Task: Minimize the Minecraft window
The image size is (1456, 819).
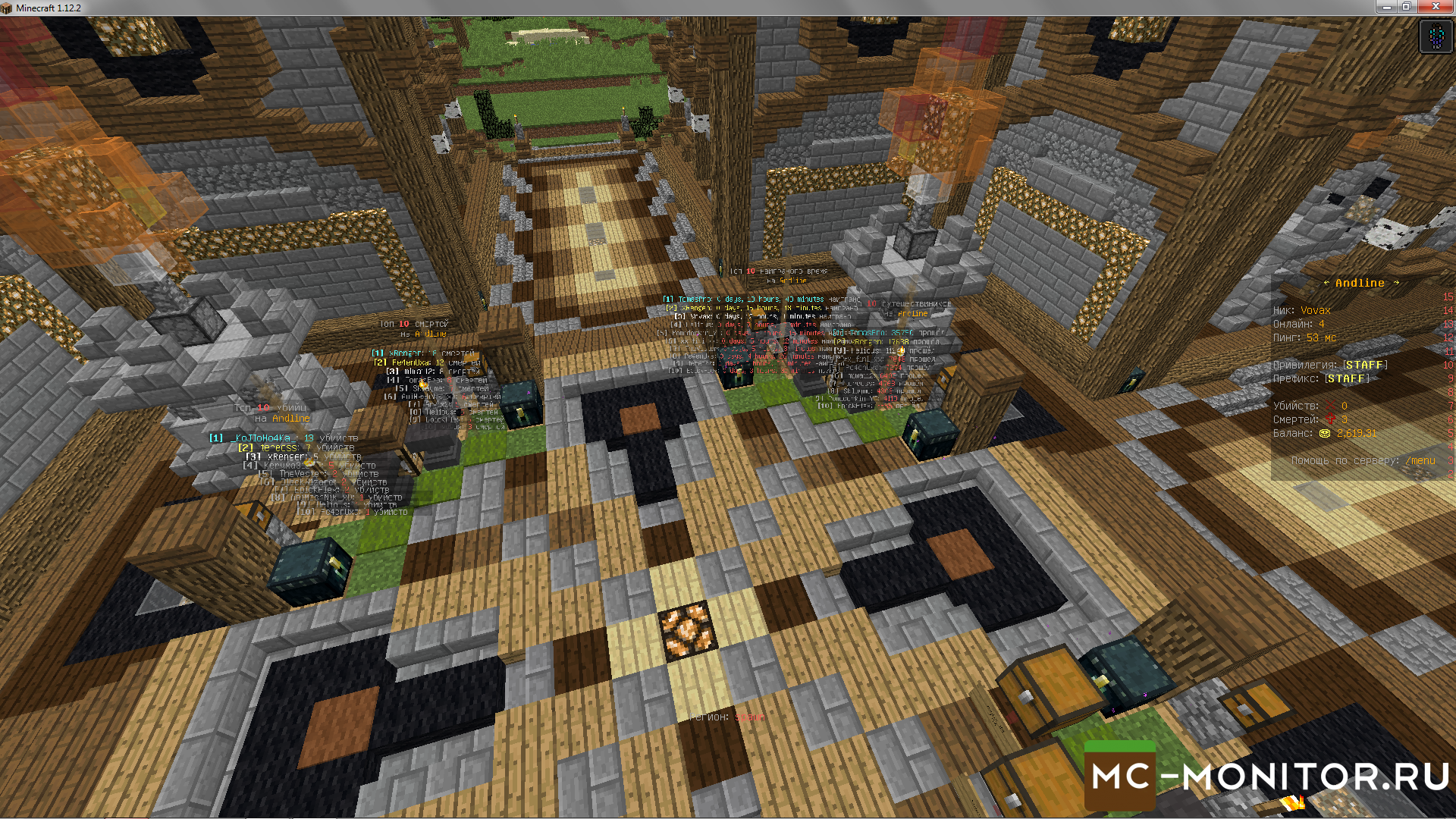Action: 1386,7
